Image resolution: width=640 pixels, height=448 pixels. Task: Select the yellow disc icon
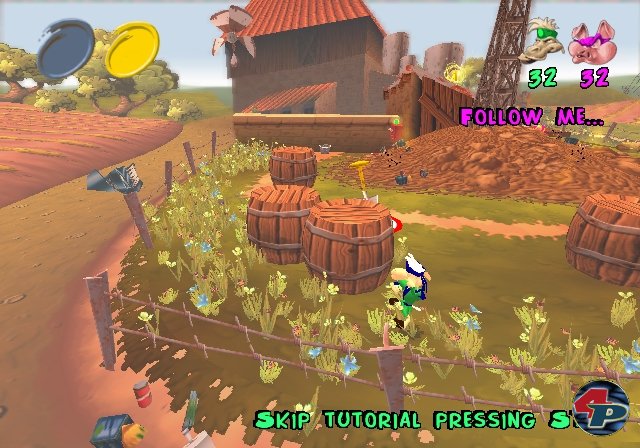(130, 51)
